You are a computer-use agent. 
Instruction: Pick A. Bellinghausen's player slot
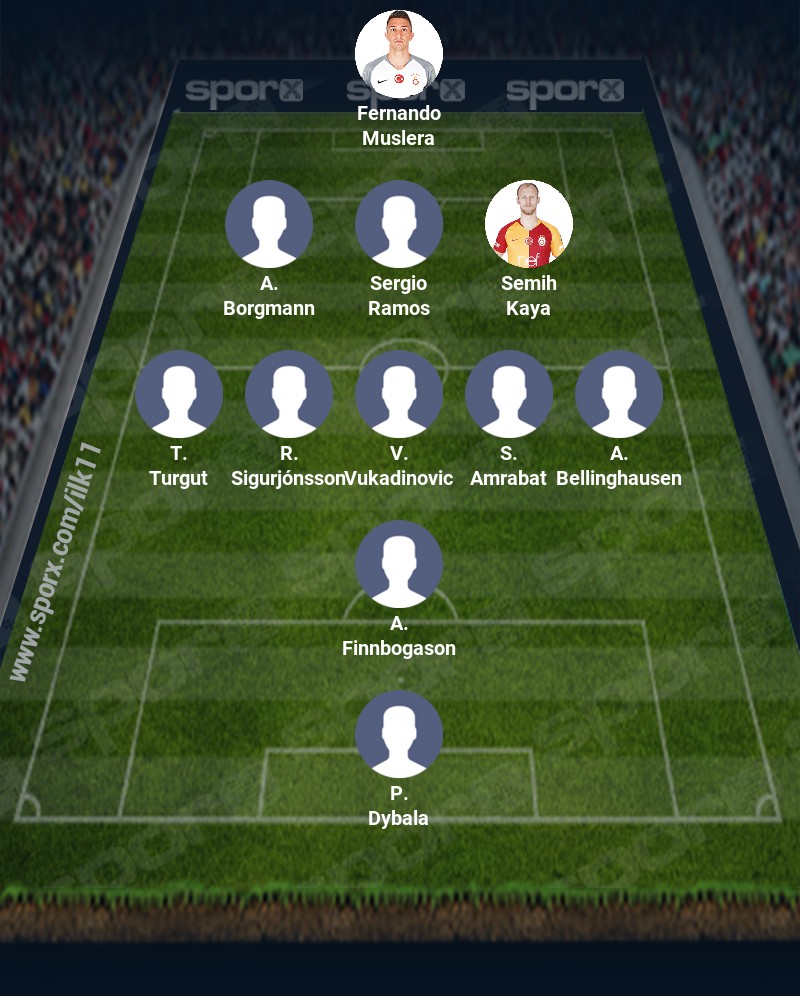[619, 394]
